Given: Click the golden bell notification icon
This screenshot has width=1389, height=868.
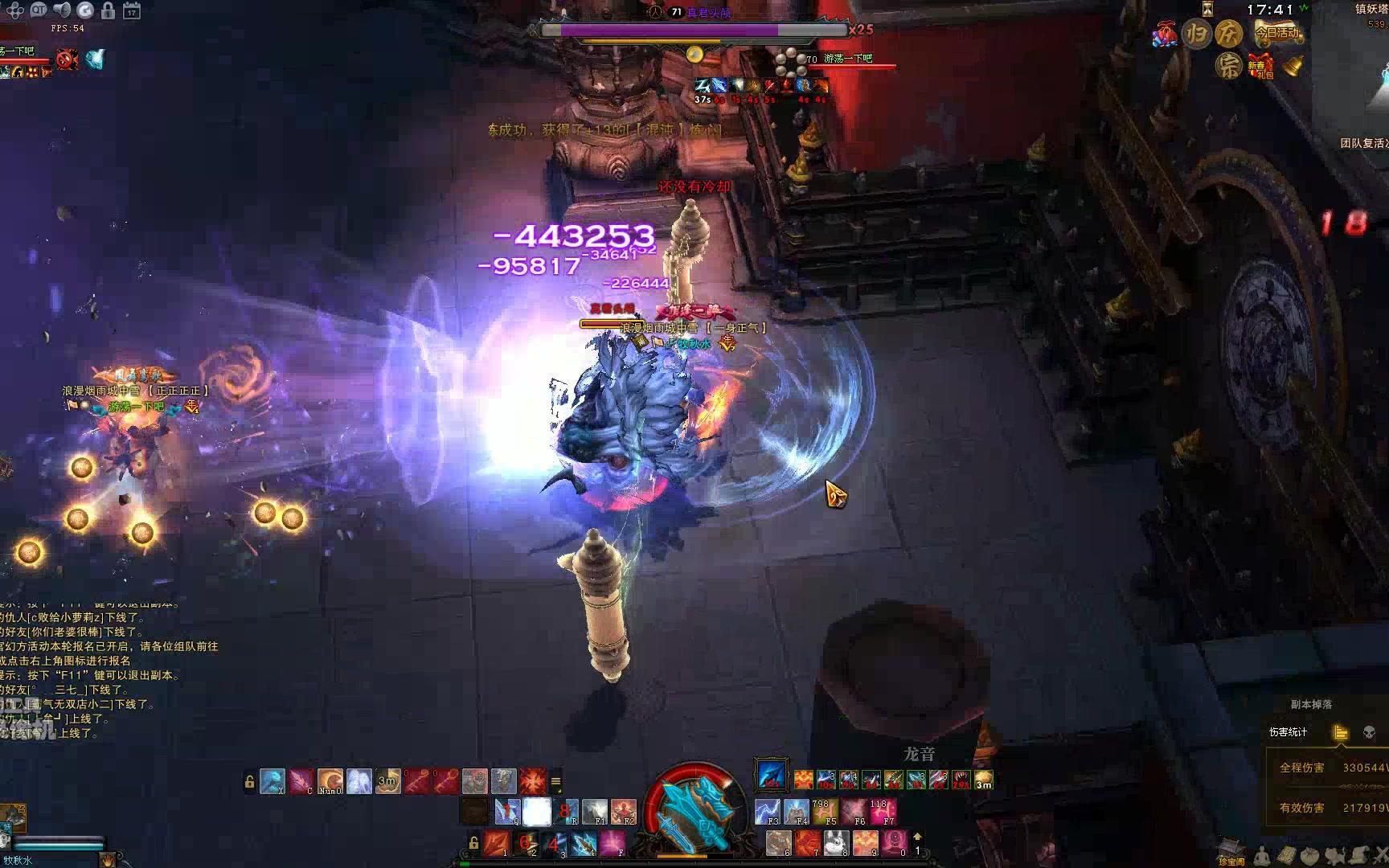Looking at the screenshot, I should tap(1293, 66).
